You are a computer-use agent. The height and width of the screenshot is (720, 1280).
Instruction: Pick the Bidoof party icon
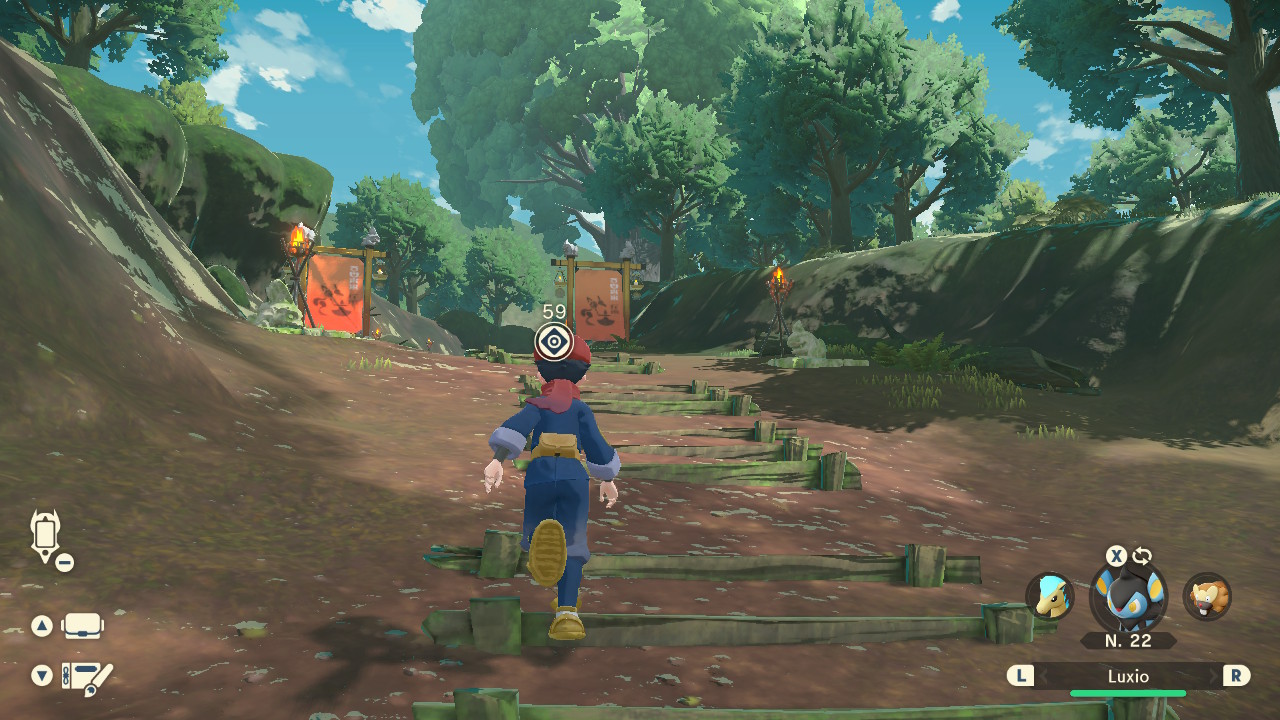[1207, 597]
